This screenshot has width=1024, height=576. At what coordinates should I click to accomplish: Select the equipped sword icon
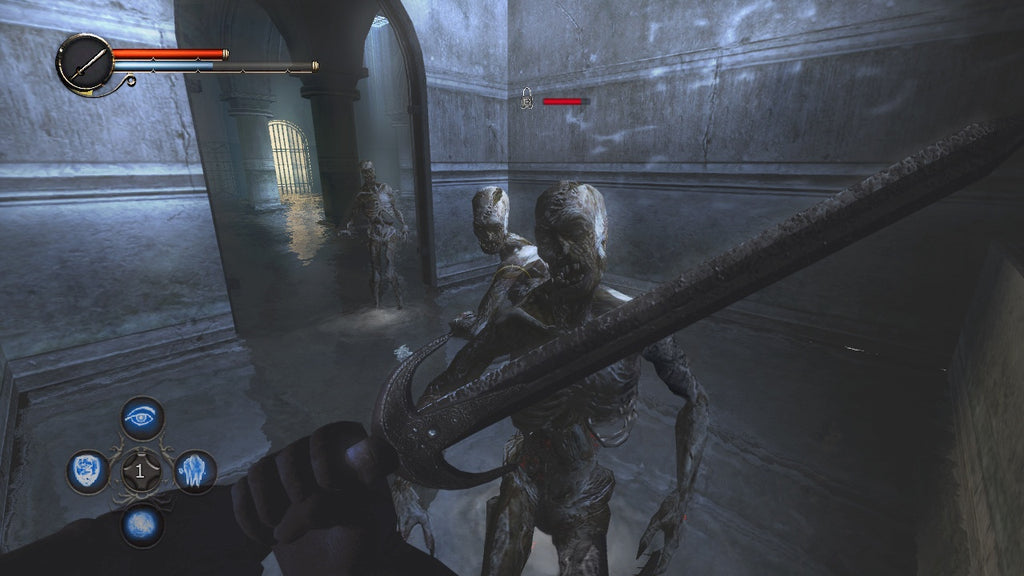tap(84, 63)
